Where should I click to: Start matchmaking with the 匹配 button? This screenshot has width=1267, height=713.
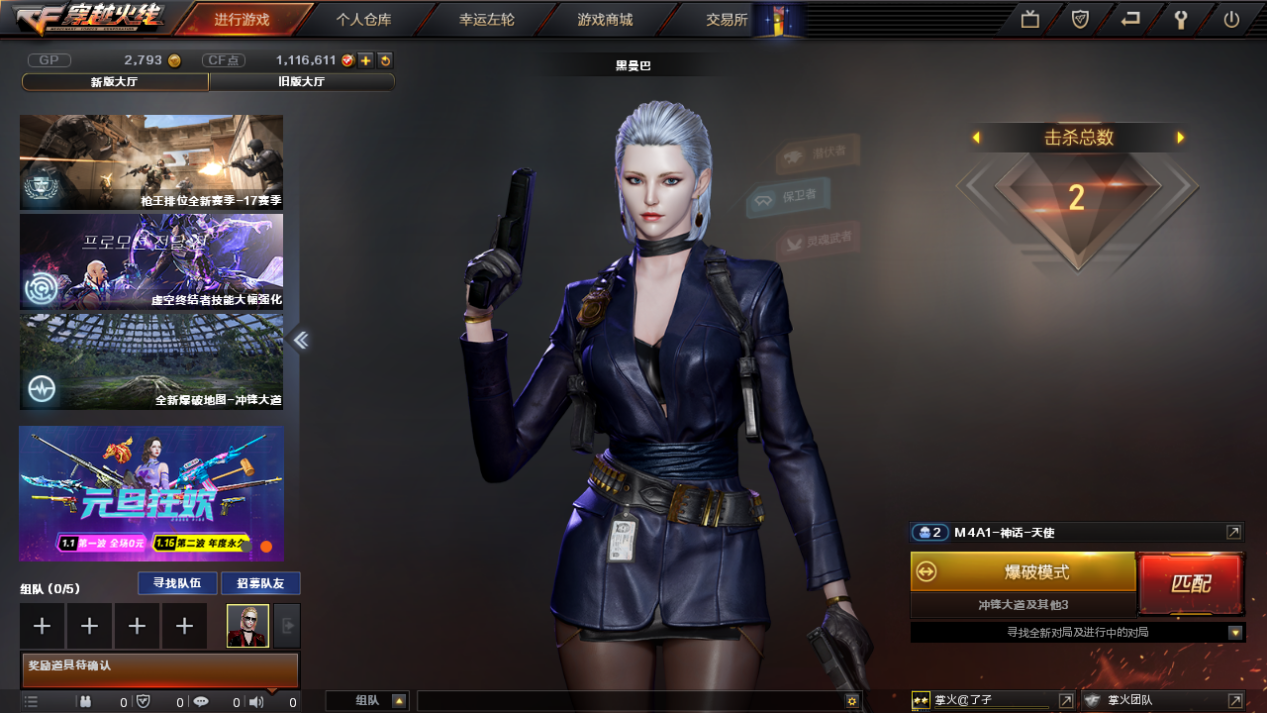pyautogui.click(x=1191, y=583)
